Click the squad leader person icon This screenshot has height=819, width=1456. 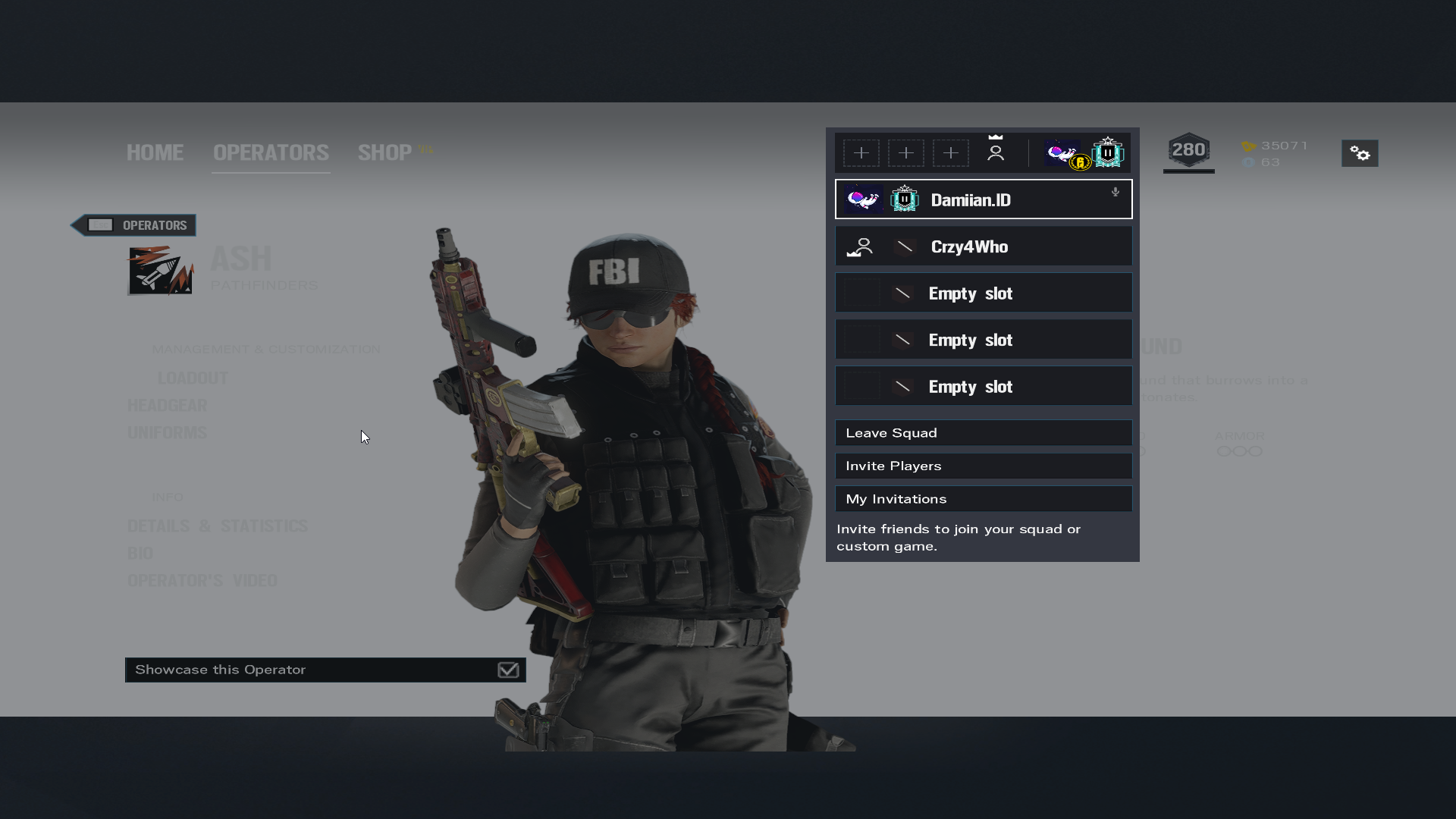pyautogui.click(x=996, y=153)
